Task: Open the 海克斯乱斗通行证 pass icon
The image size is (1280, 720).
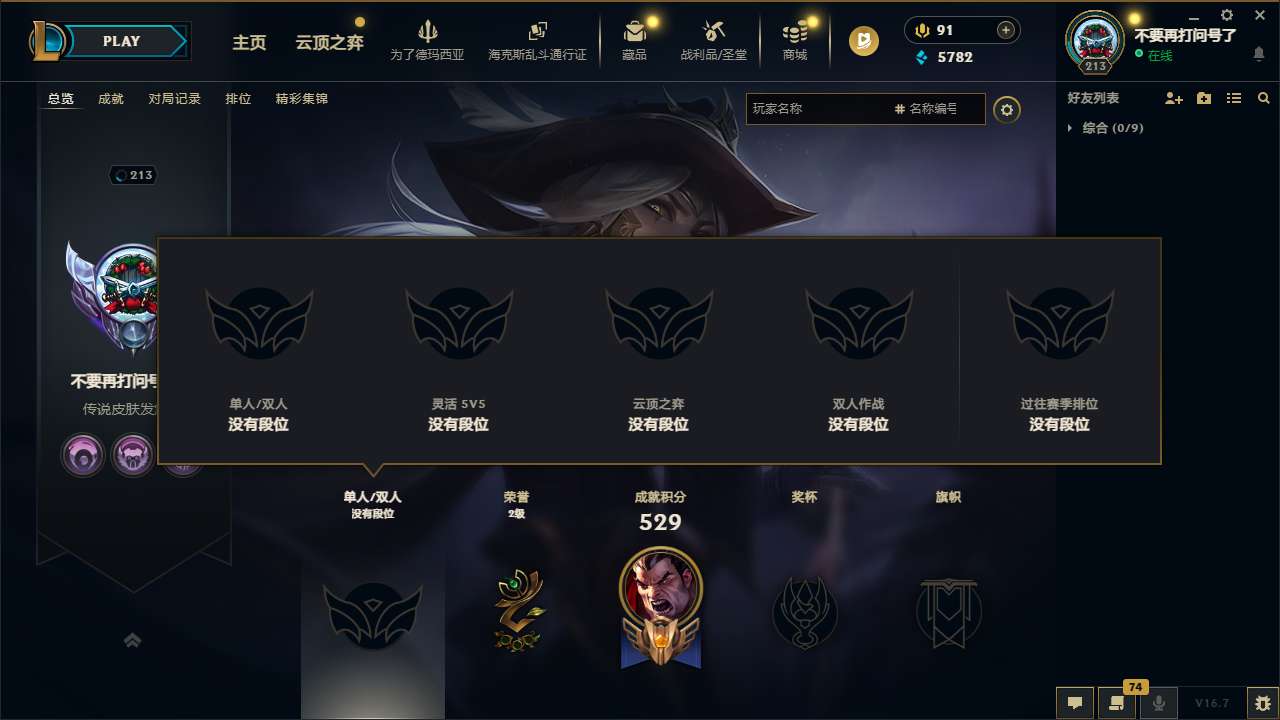Action: pos(538,32)
